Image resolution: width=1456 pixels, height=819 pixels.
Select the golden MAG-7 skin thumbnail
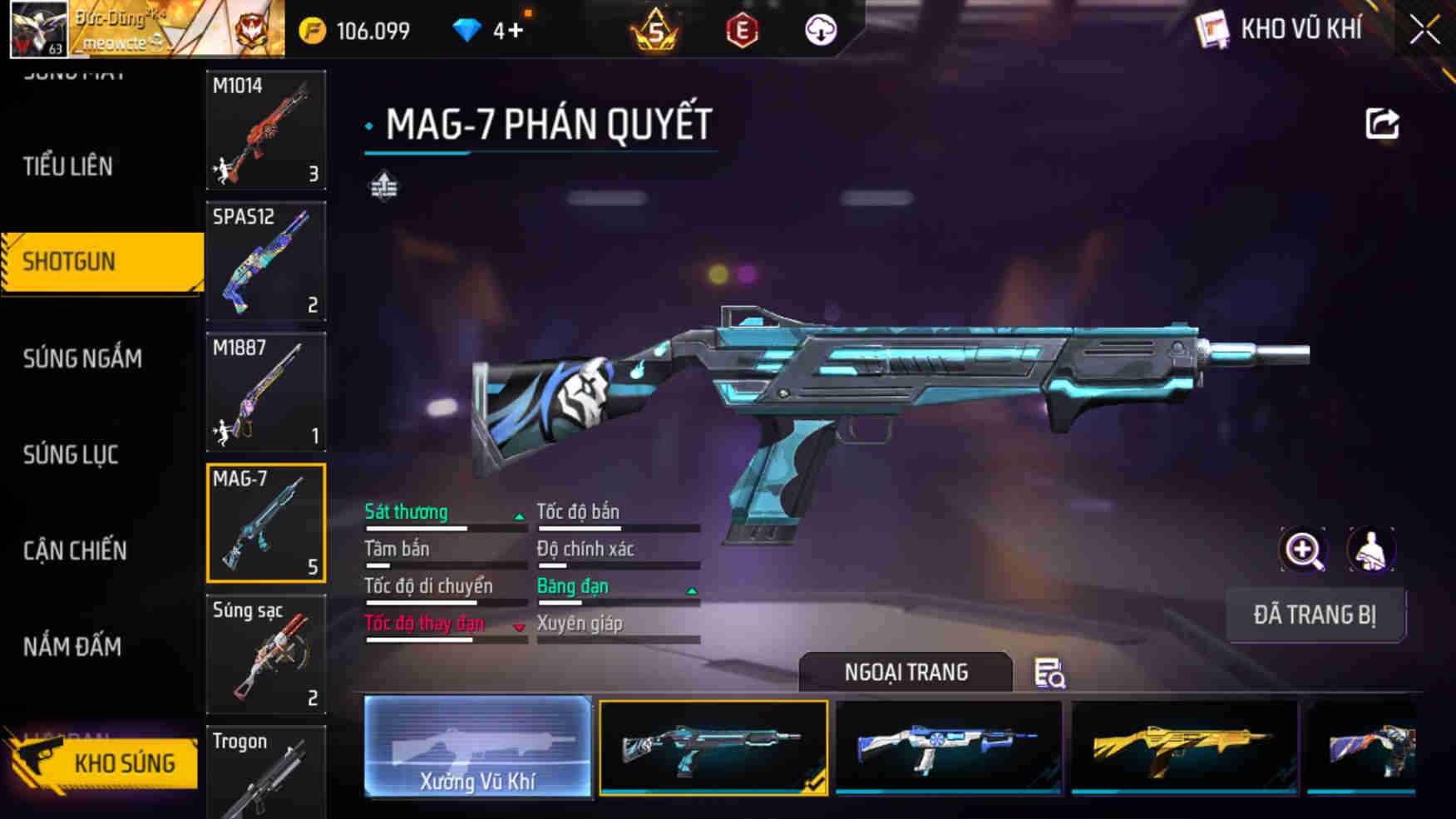tap(1184, 747)
